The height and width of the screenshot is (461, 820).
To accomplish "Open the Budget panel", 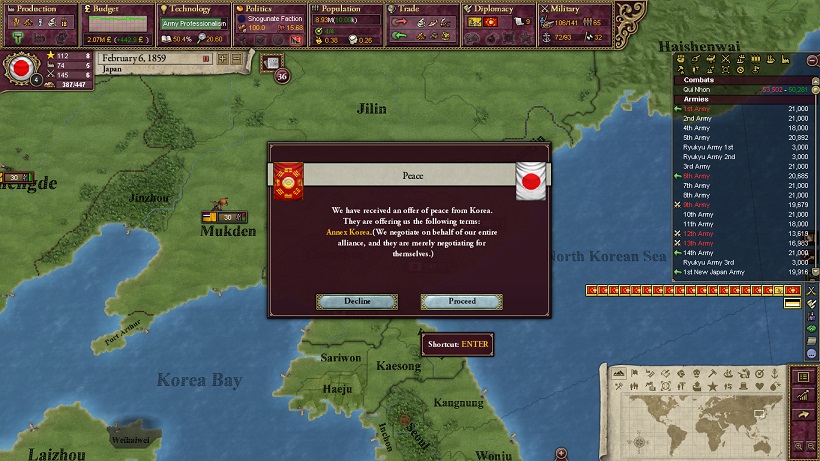I will (113, 9).
